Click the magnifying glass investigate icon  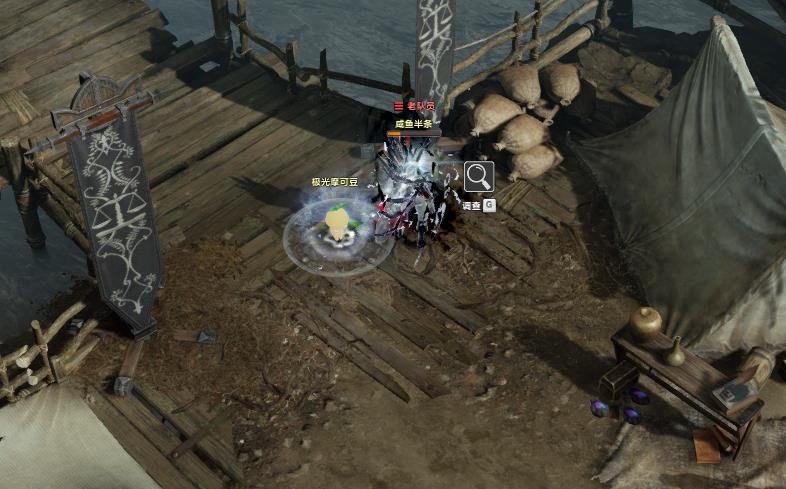tap(479, 176)
